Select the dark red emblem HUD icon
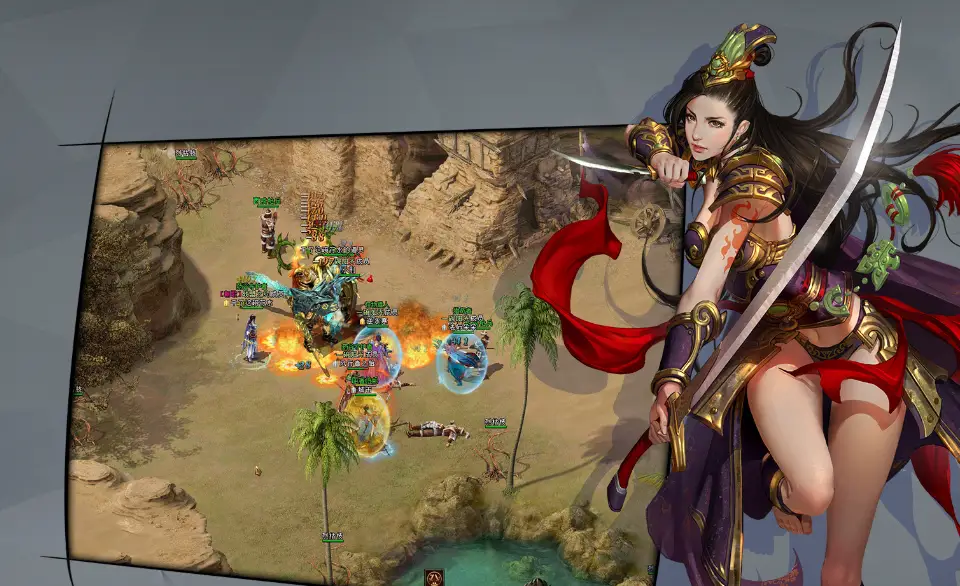The image size is (960, 586). click(436, 577)
